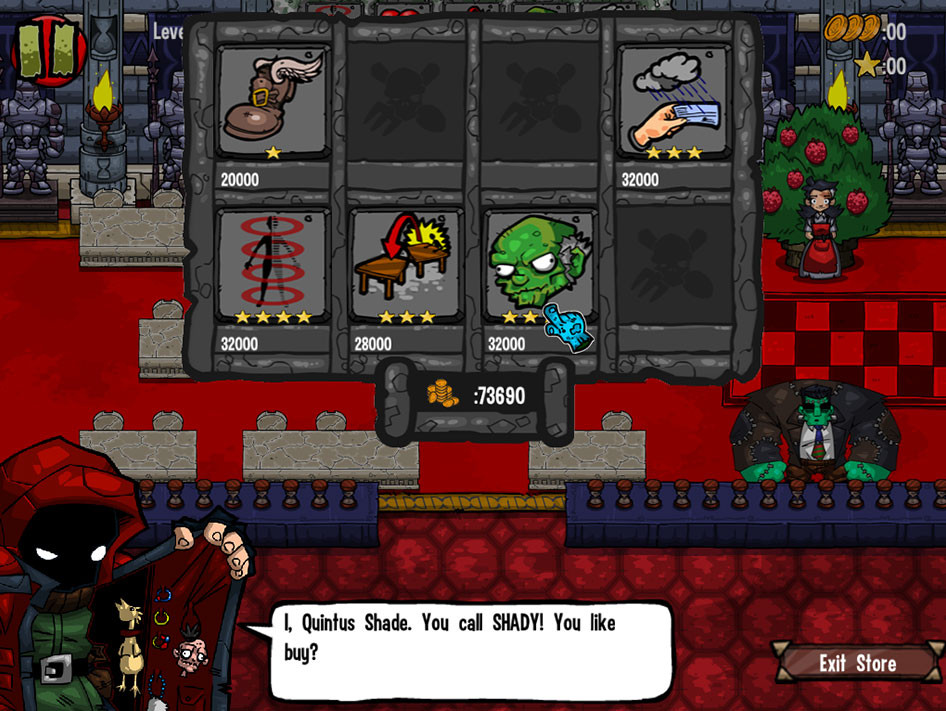This screenshot has width=946, height=711.
Task: Exit Store
Action: coord(857,663)
